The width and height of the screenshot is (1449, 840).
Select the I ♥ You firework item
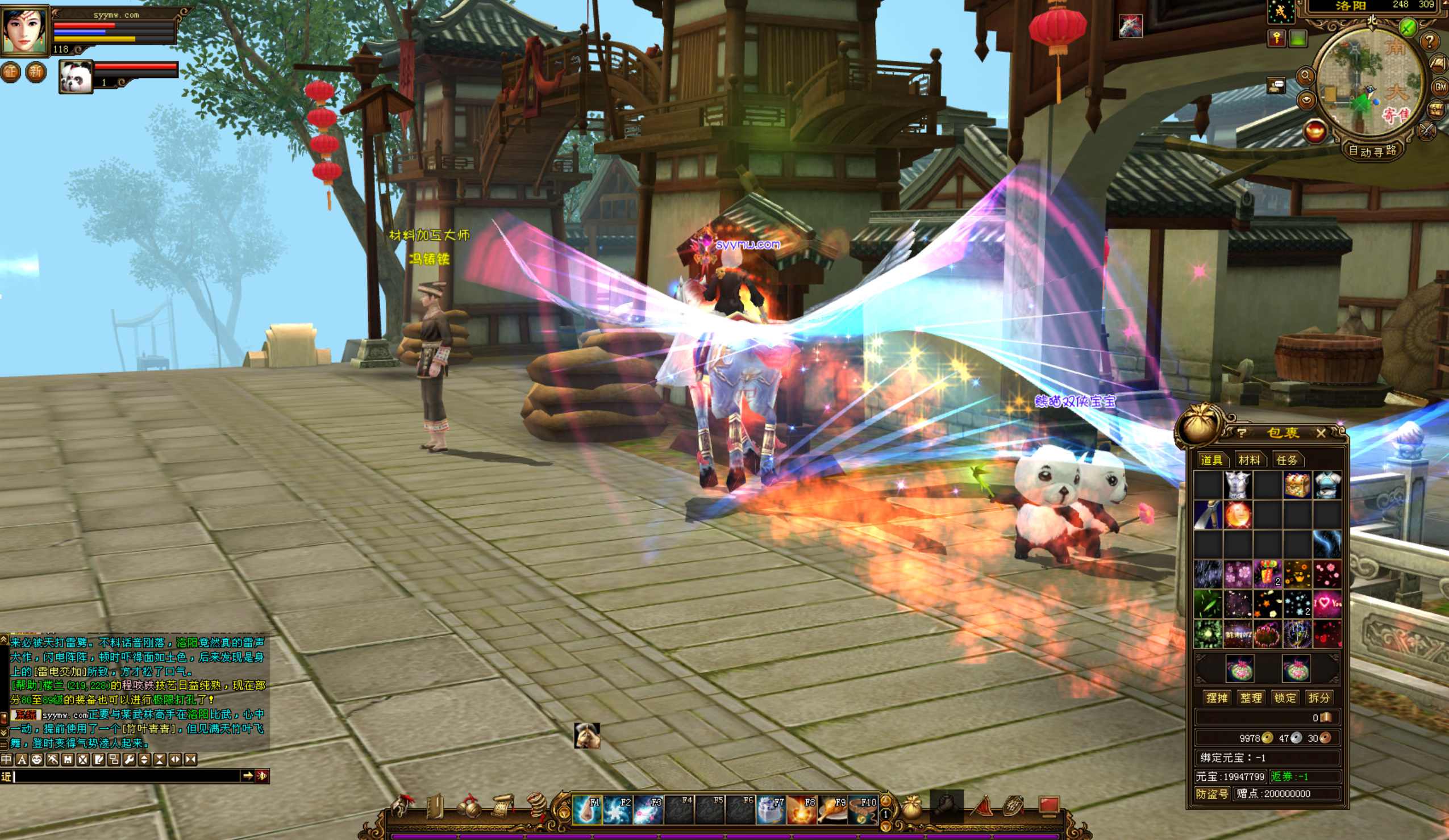coord(1327,603)
